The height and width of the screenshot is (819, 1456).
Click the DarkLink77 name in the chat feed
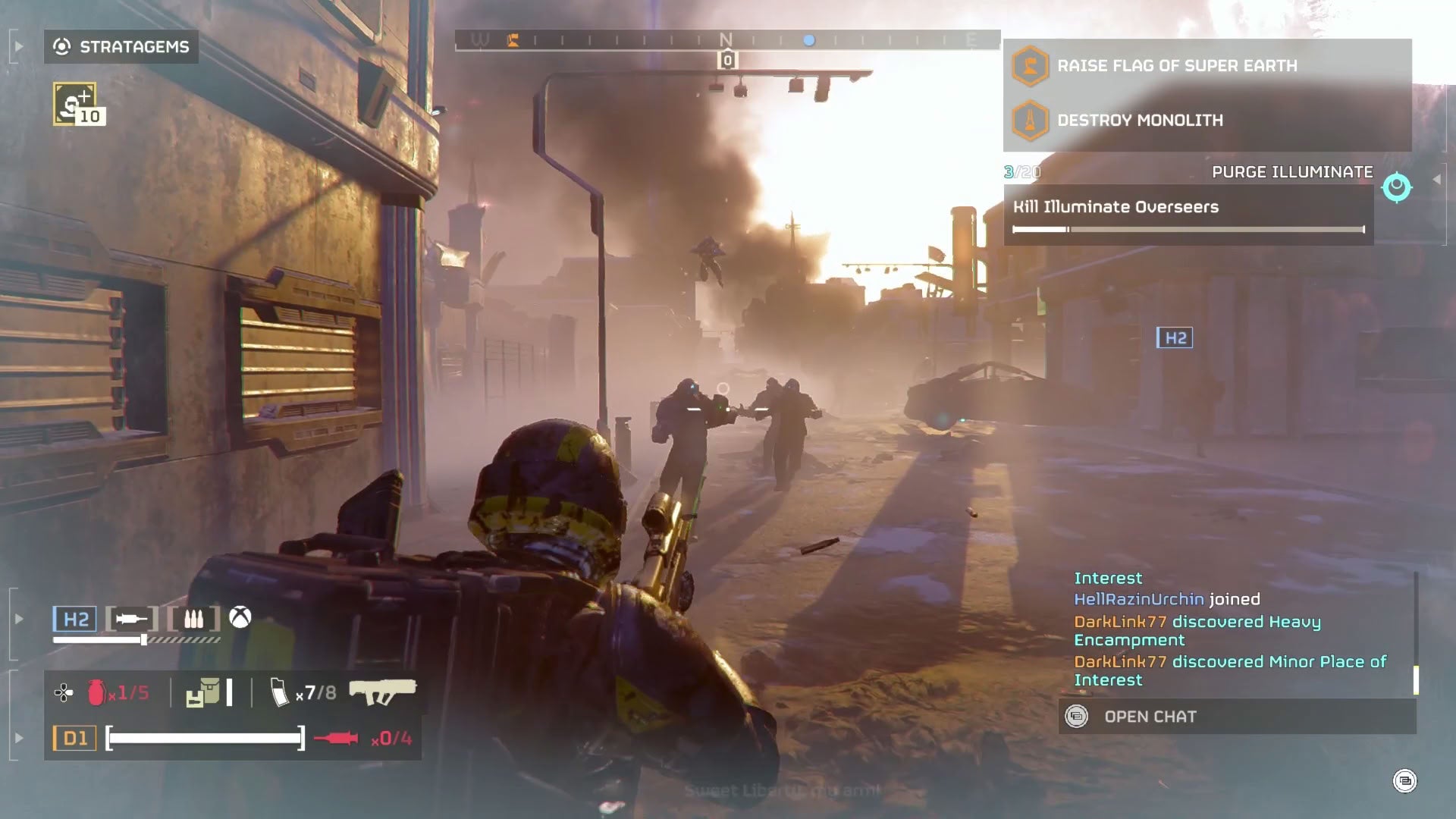(x=1120, y=621)
